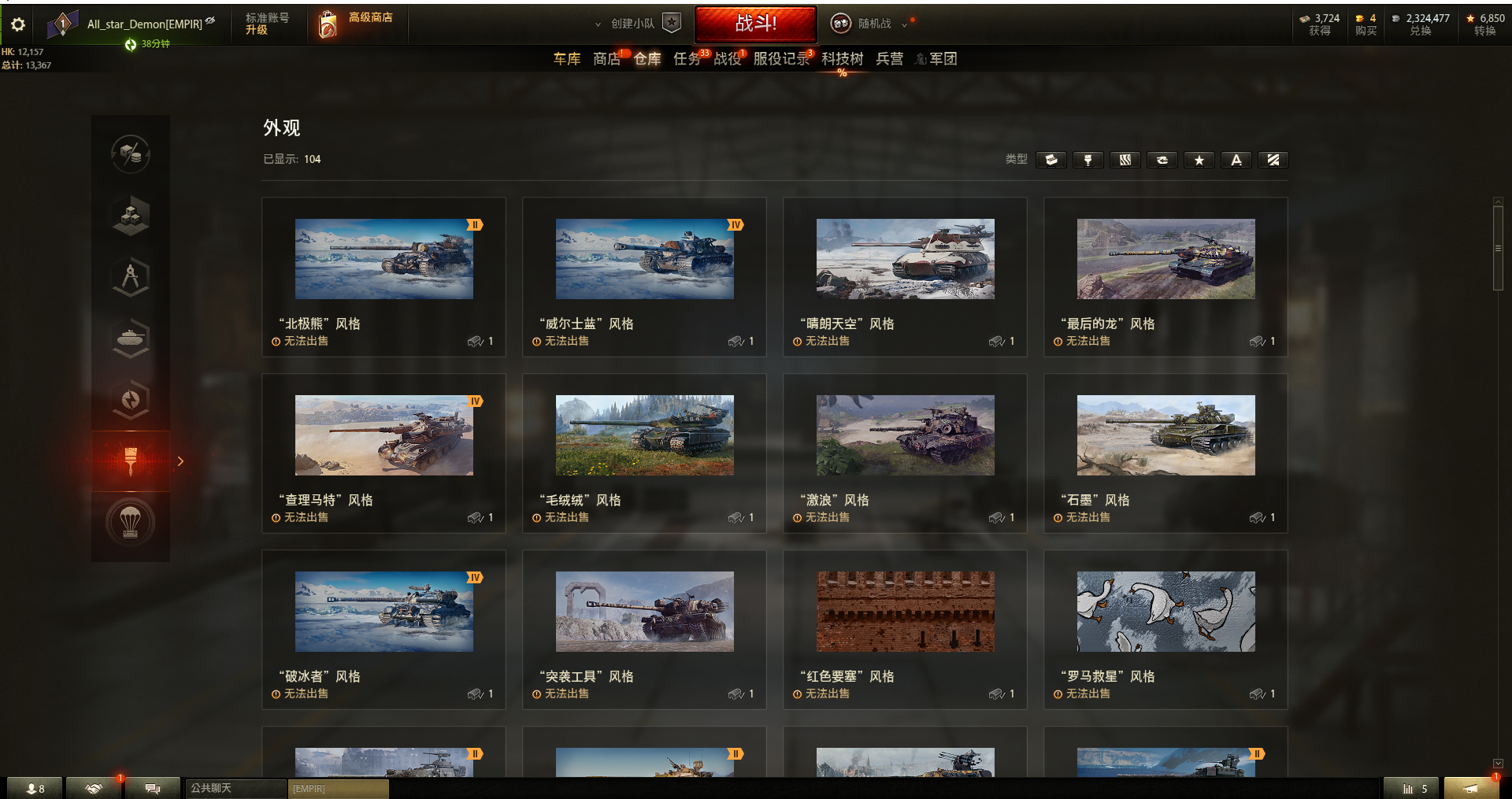
Task: Expand the 创建小队 dropdown arrow
Action: [x=598, y=24]
